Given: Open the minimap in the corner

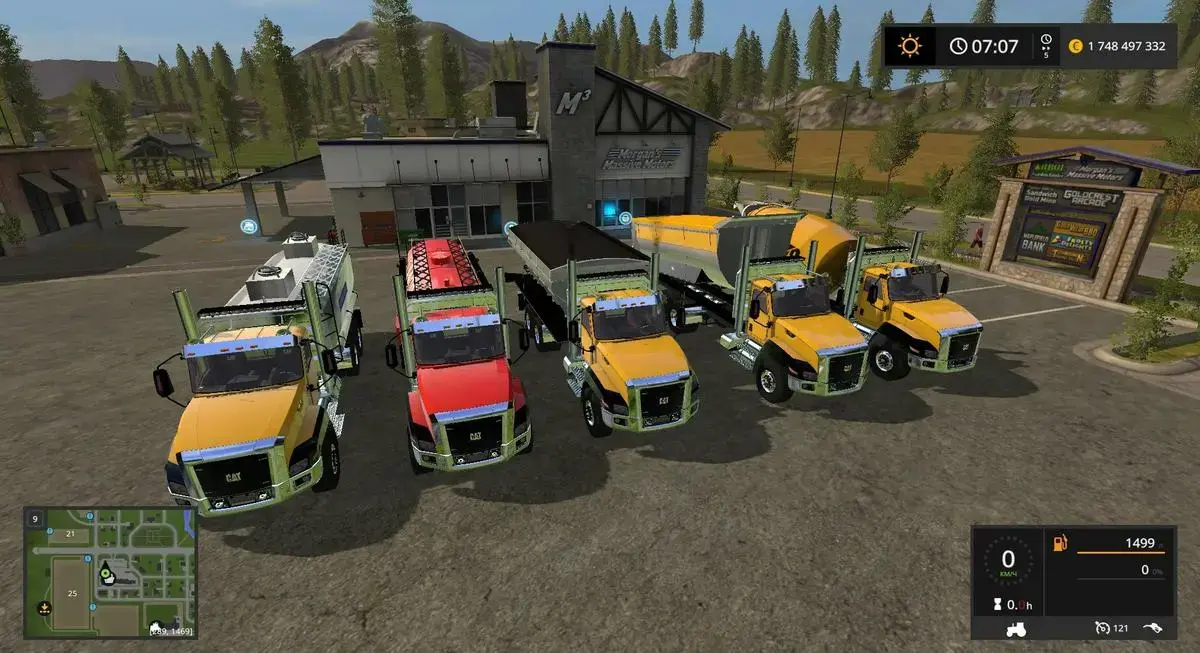Looking at the screenshot, I should [x=110, y=573].
